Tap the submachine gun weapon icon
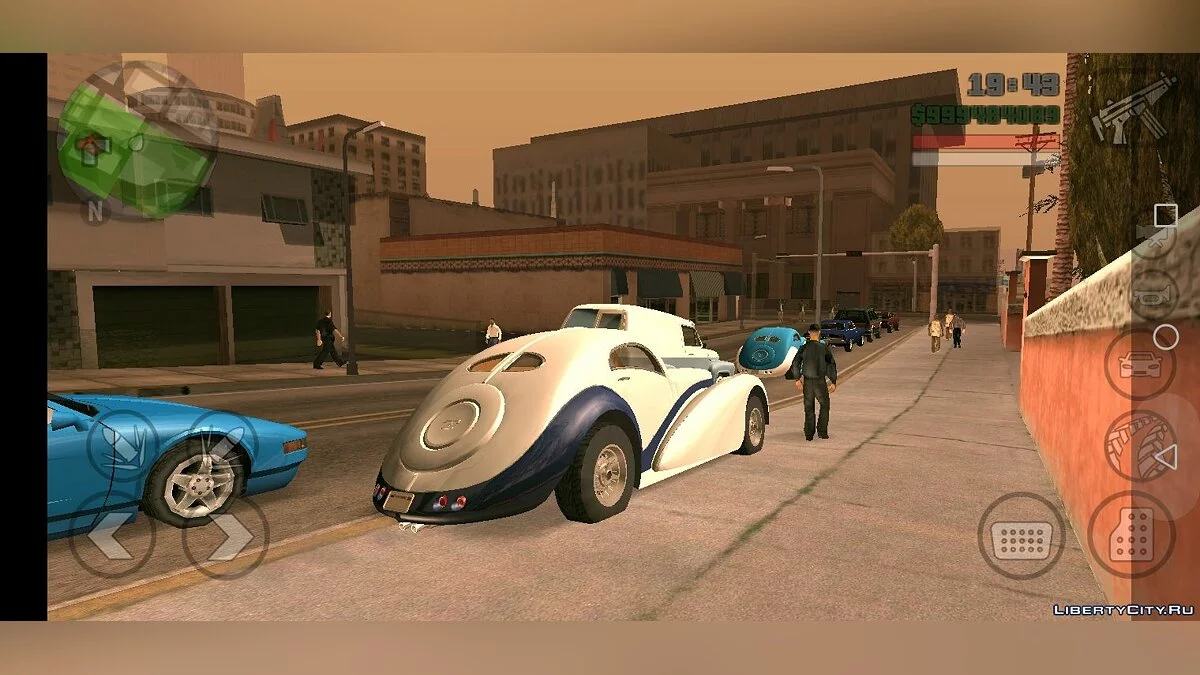This screenshot has height=675, width=1200. 1133,107
